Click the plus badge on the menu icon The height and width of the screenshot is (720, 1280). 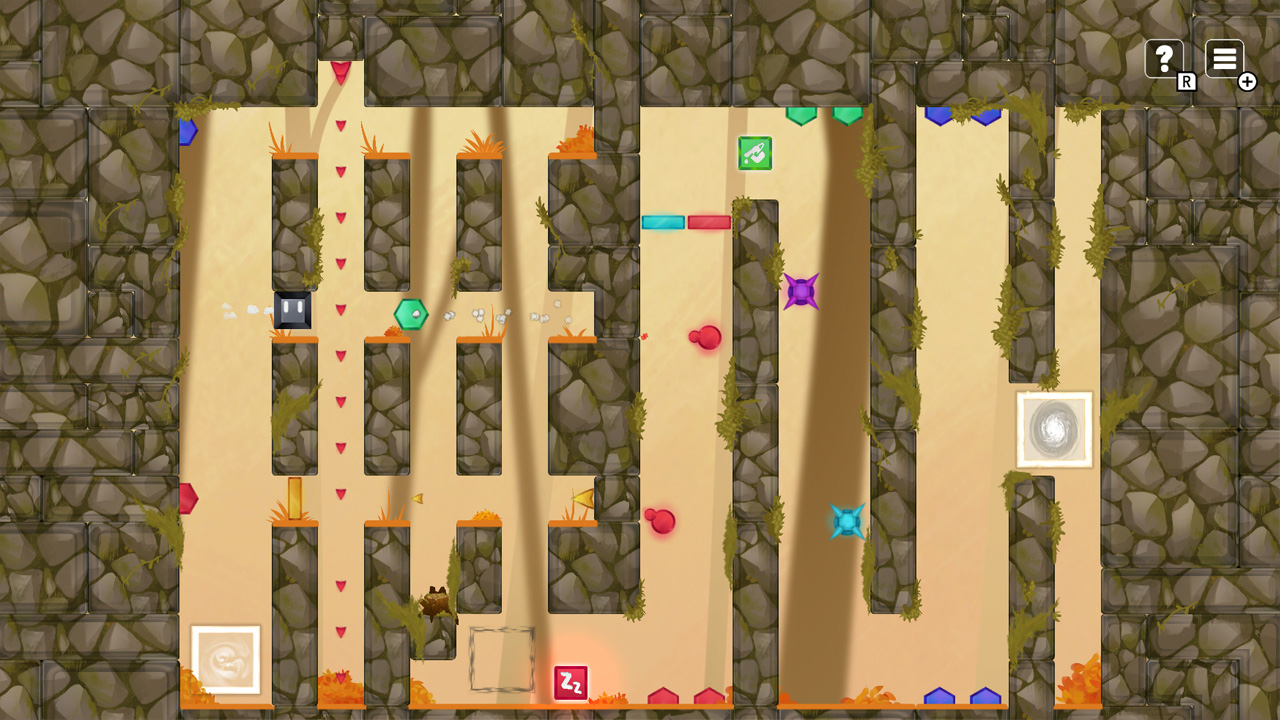pyautogui.click(x=1246, y=81)
